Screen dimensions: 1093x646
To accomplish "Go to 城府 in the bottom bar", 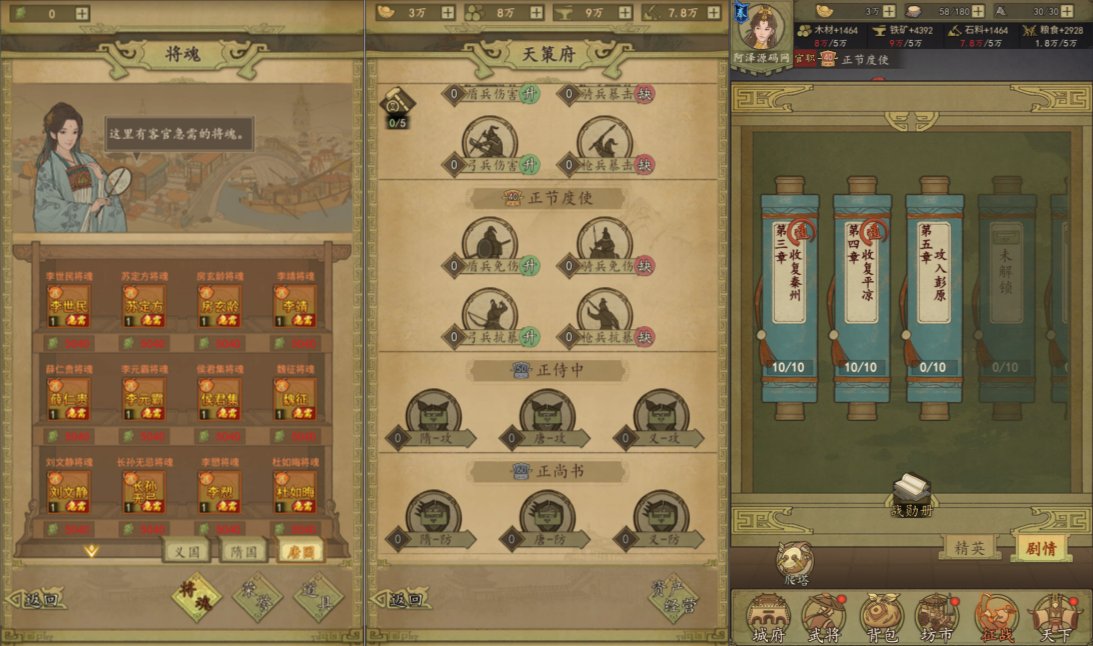I will tap(768, 618).
